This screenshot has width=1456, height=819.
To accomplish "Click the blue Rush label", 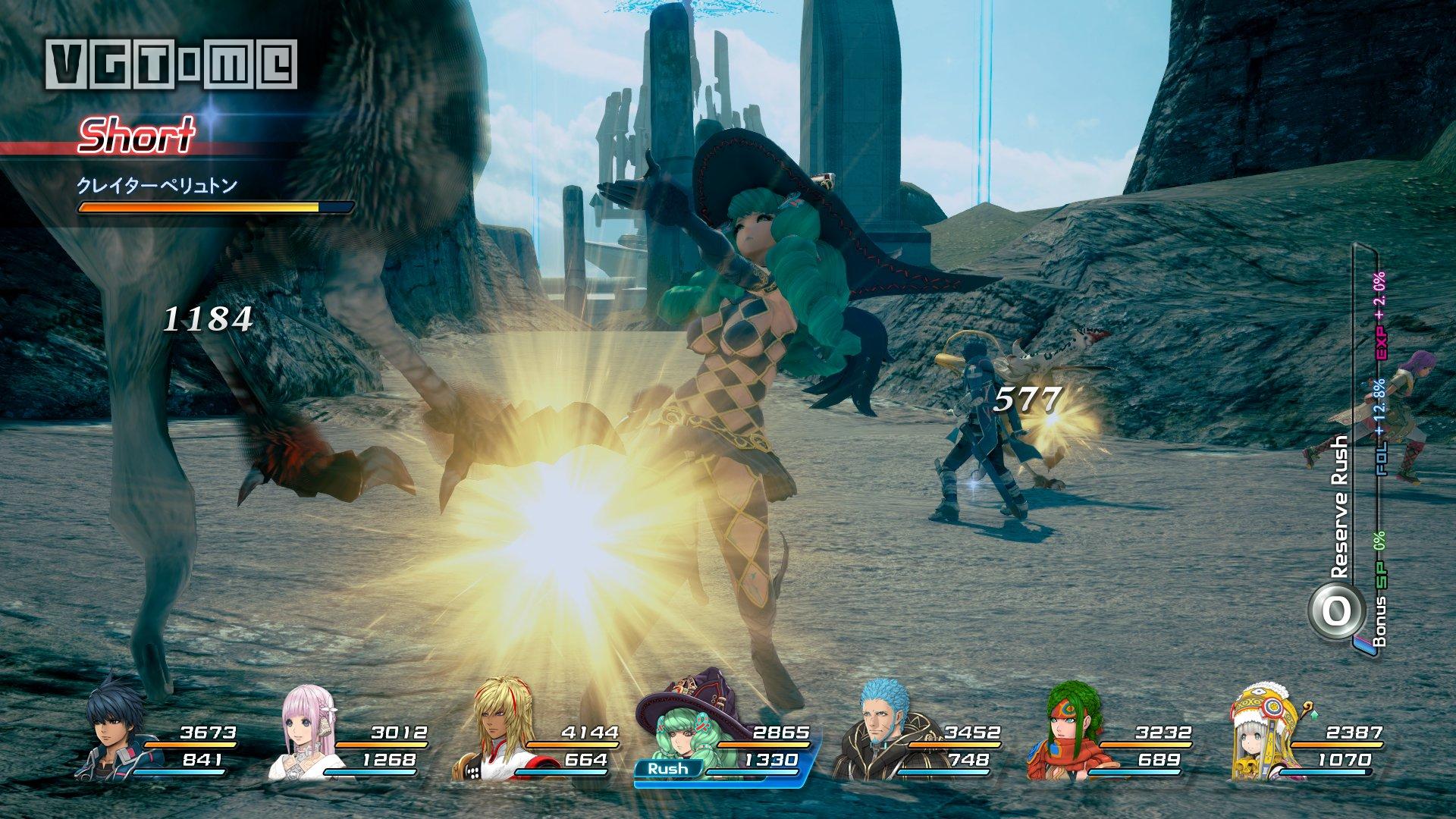I will (x=667, y=768).
